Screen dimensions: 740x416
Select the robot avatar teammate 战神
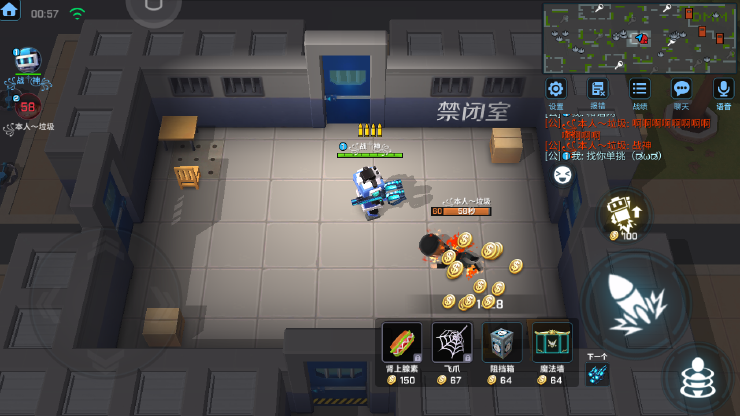(x=26, y=64)
